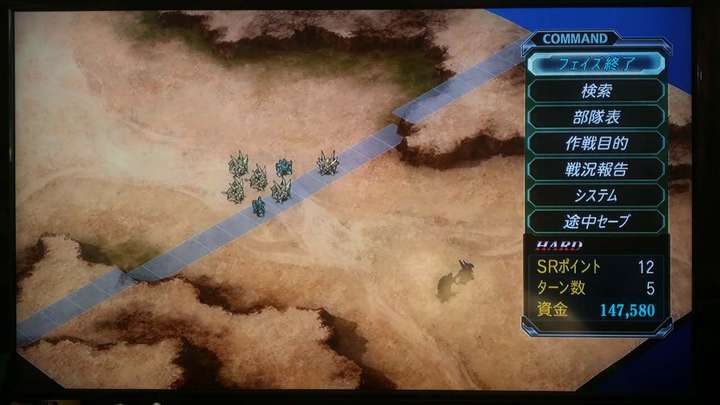View the 作戦目的 mission objectives
Viewport: 720px width, 405px height.
tap(597, 143)
